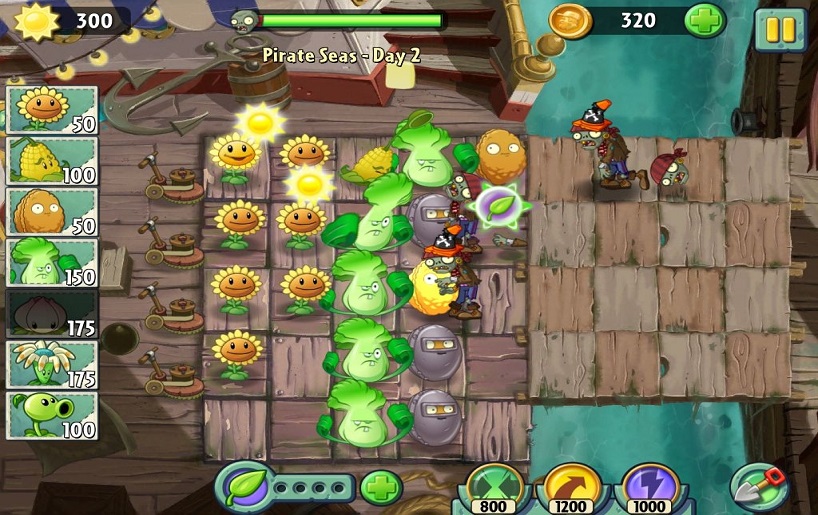Image resolution: width=818 pixels, height=515 pixels.
Task: Pick up the shovel tool
Action: [x=759, y=487]
